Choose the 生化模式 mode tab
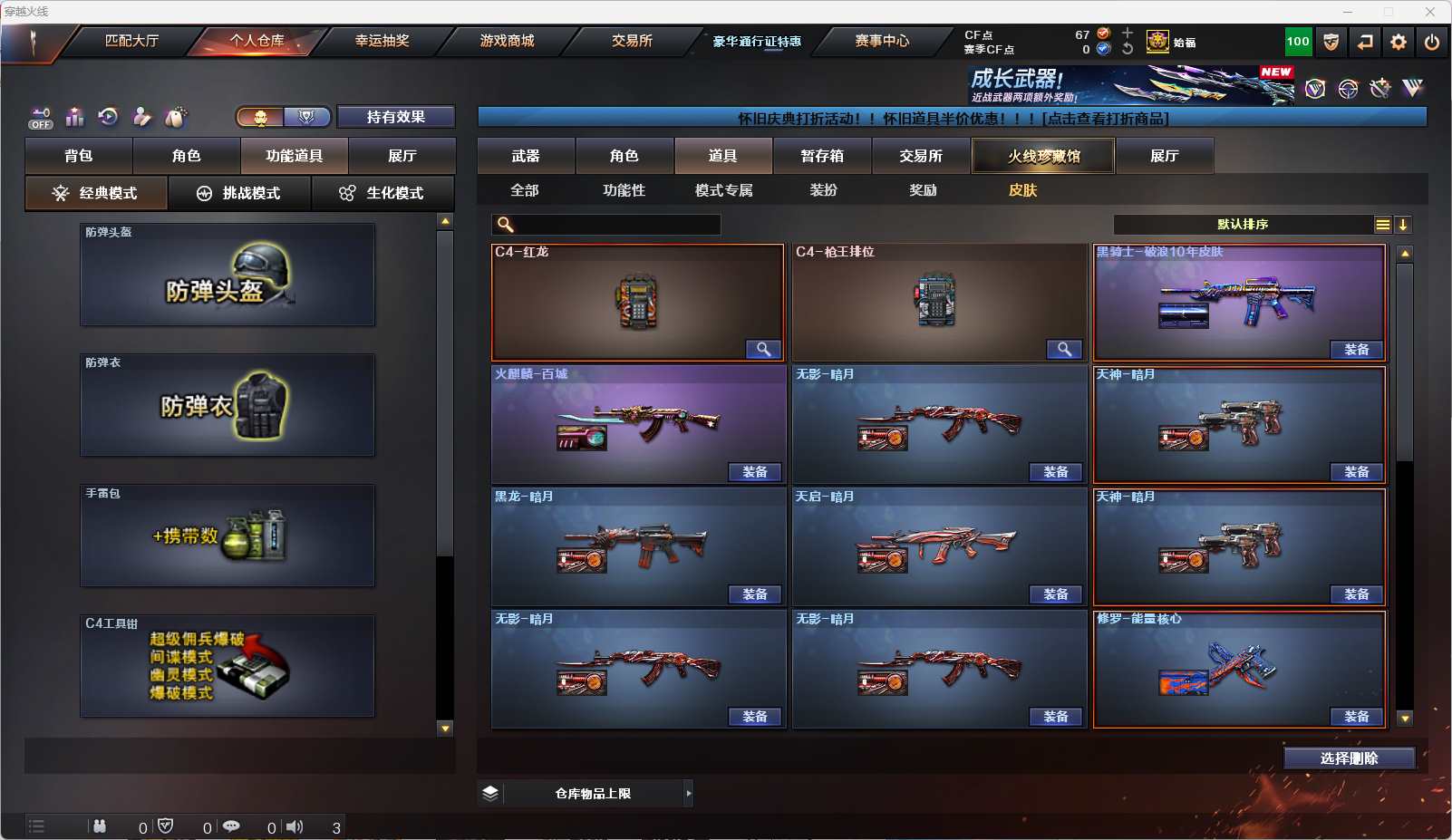The image size is (1452, 840). pyautogui.click(x=382, y=193)
